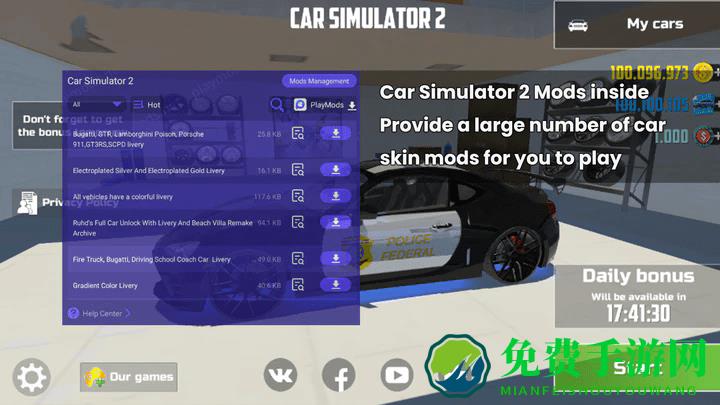720x405 pixels.
Task: Sort mods by Hot
Action: pyautogui.click(x=147, y=104)
